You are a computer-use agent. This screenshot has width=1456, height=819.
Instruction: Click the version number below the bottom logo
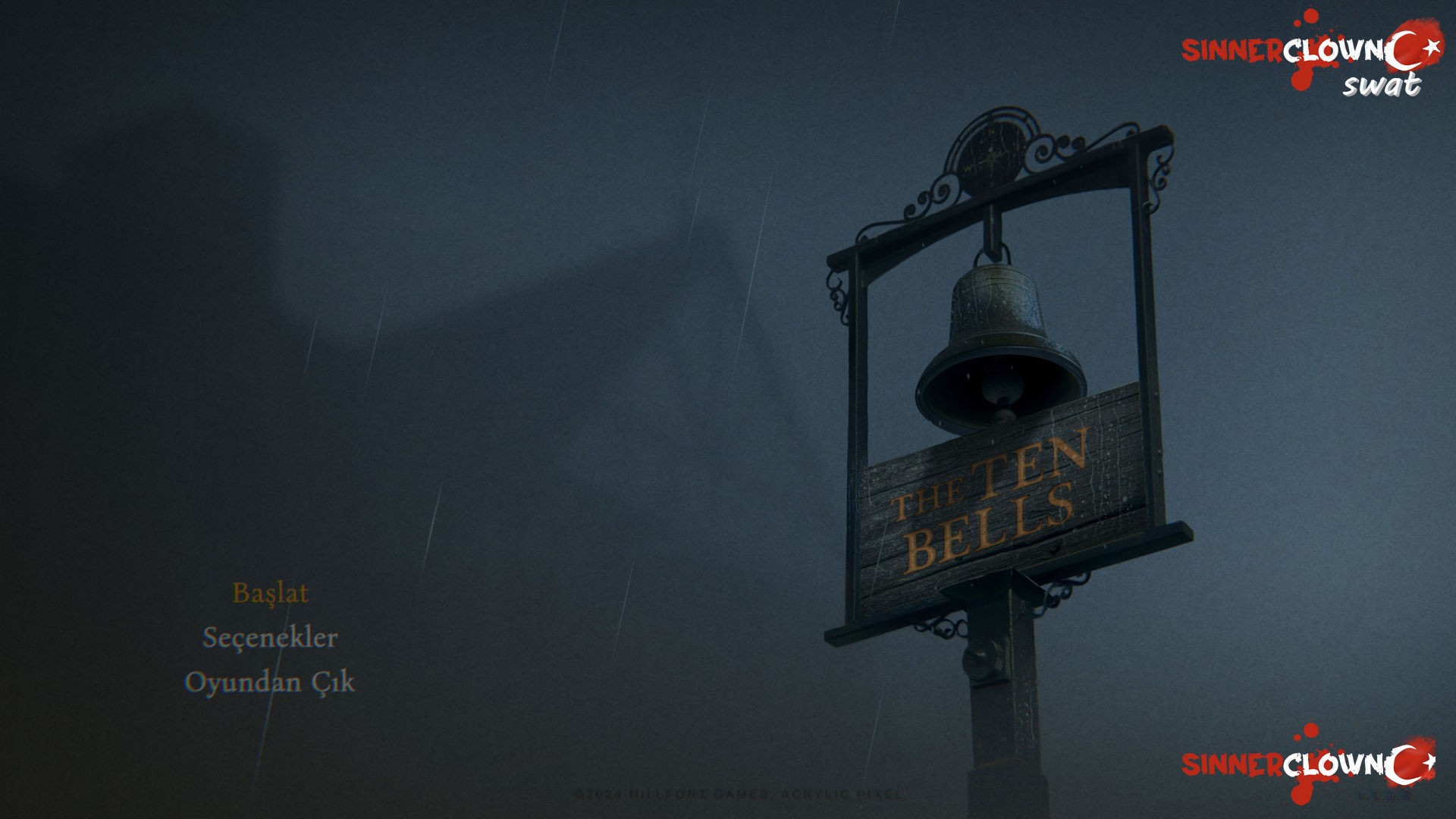click(1384, 796)
